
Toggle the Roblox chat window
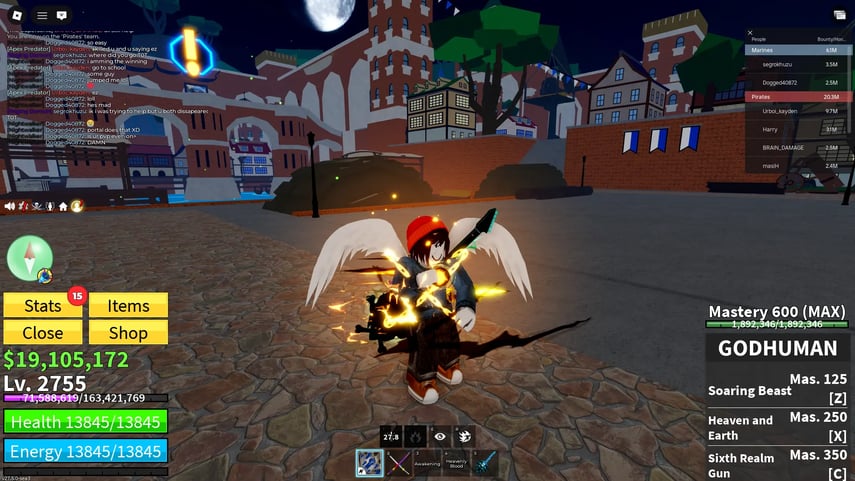pyautogui.click(x=63, y=15)
